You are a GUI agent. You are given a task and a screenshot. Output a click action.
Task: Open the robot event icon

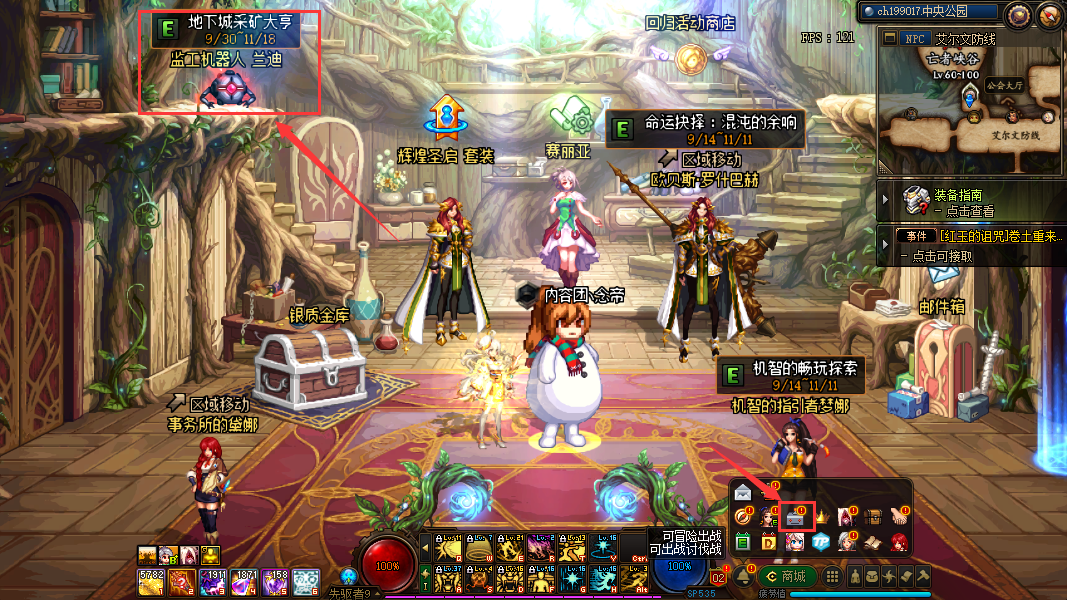pyautogui.click(x=797, y=517)
